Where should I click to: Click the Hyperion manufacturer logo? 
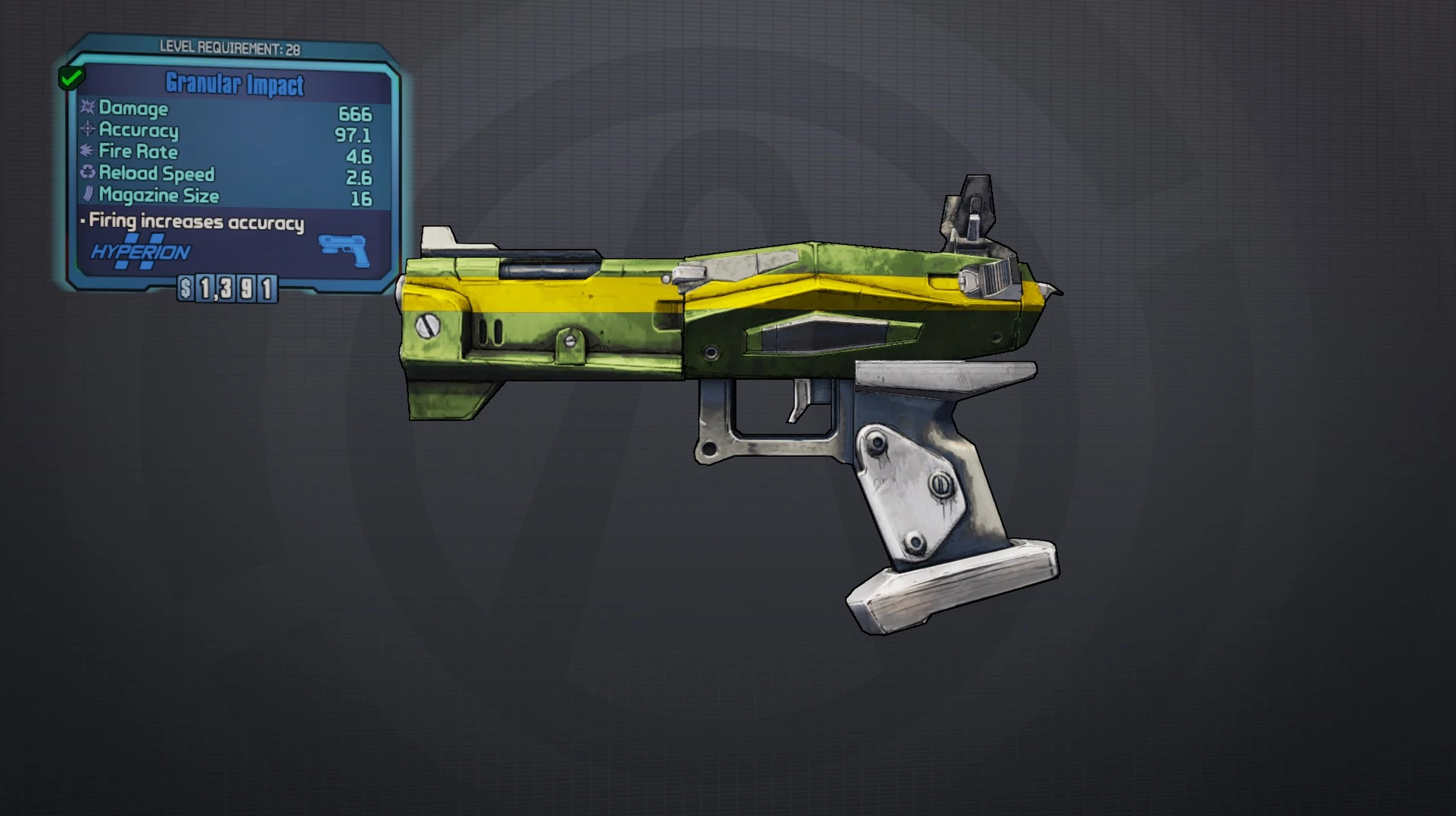click(137, 251)
